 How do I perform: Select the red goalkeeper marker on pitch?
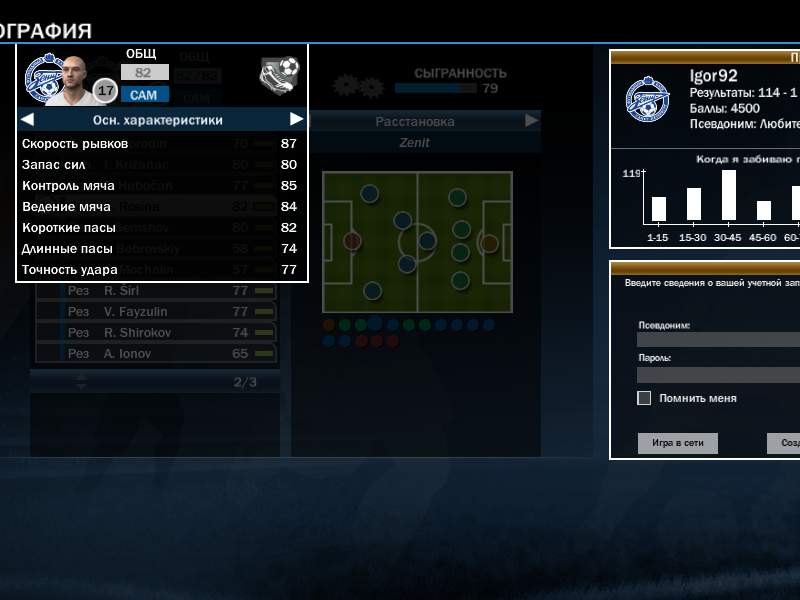(352, 241)
